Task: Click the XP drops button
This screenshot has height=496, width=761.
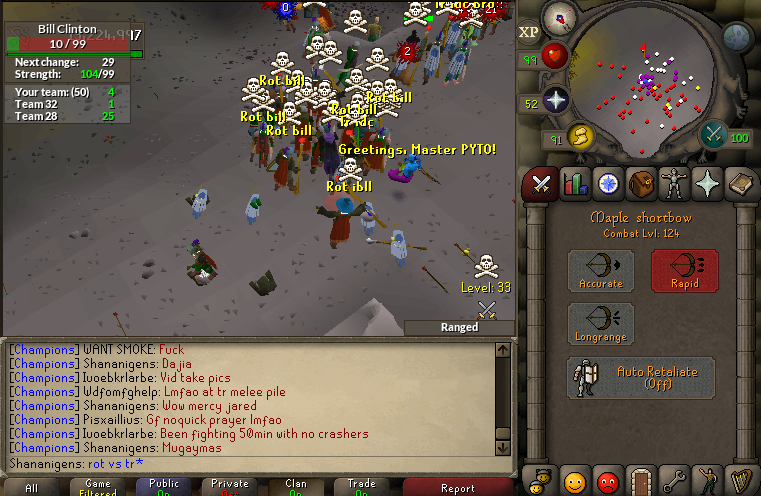Action: tap(529, 32)
